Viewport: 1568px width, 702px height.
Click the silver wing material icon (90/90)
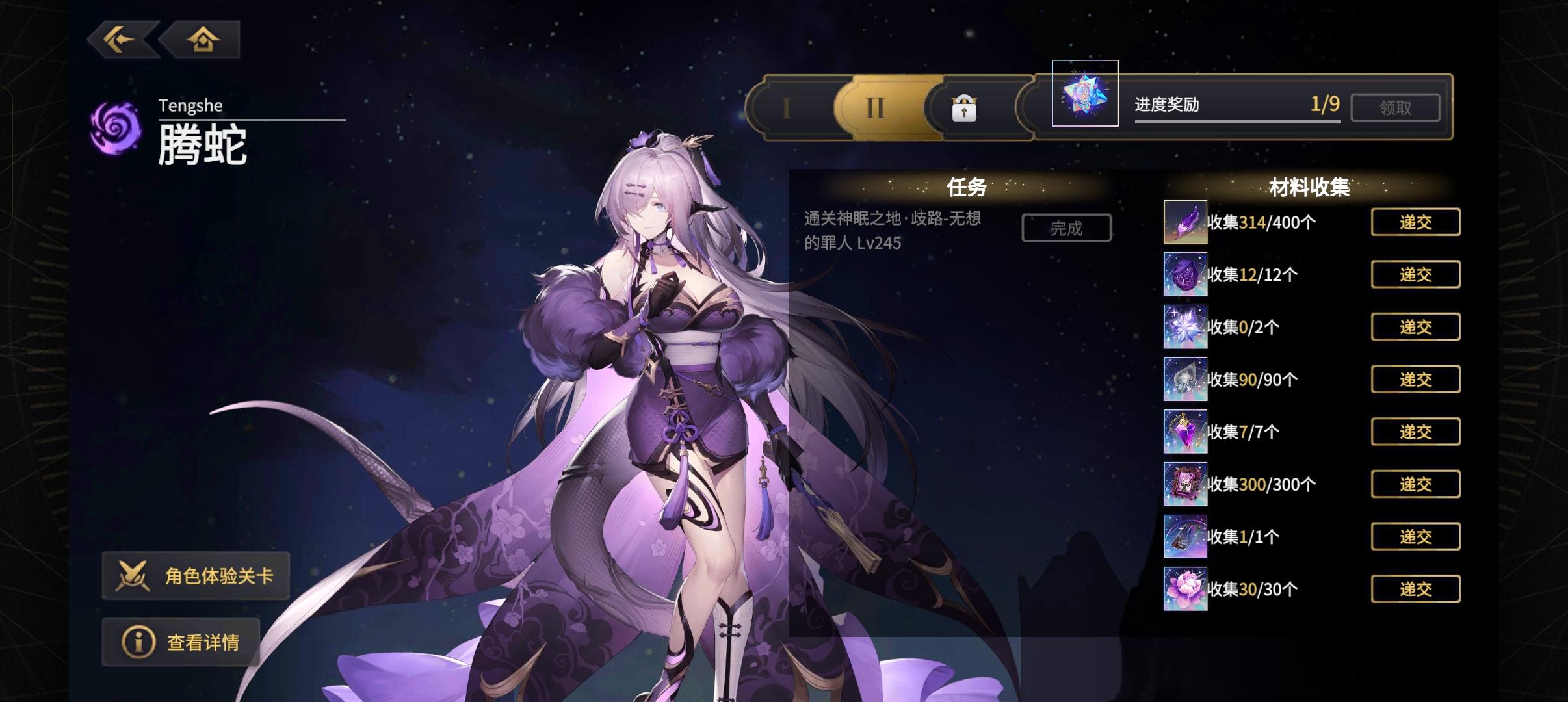pyautogui.click(x=1185, y=379)
